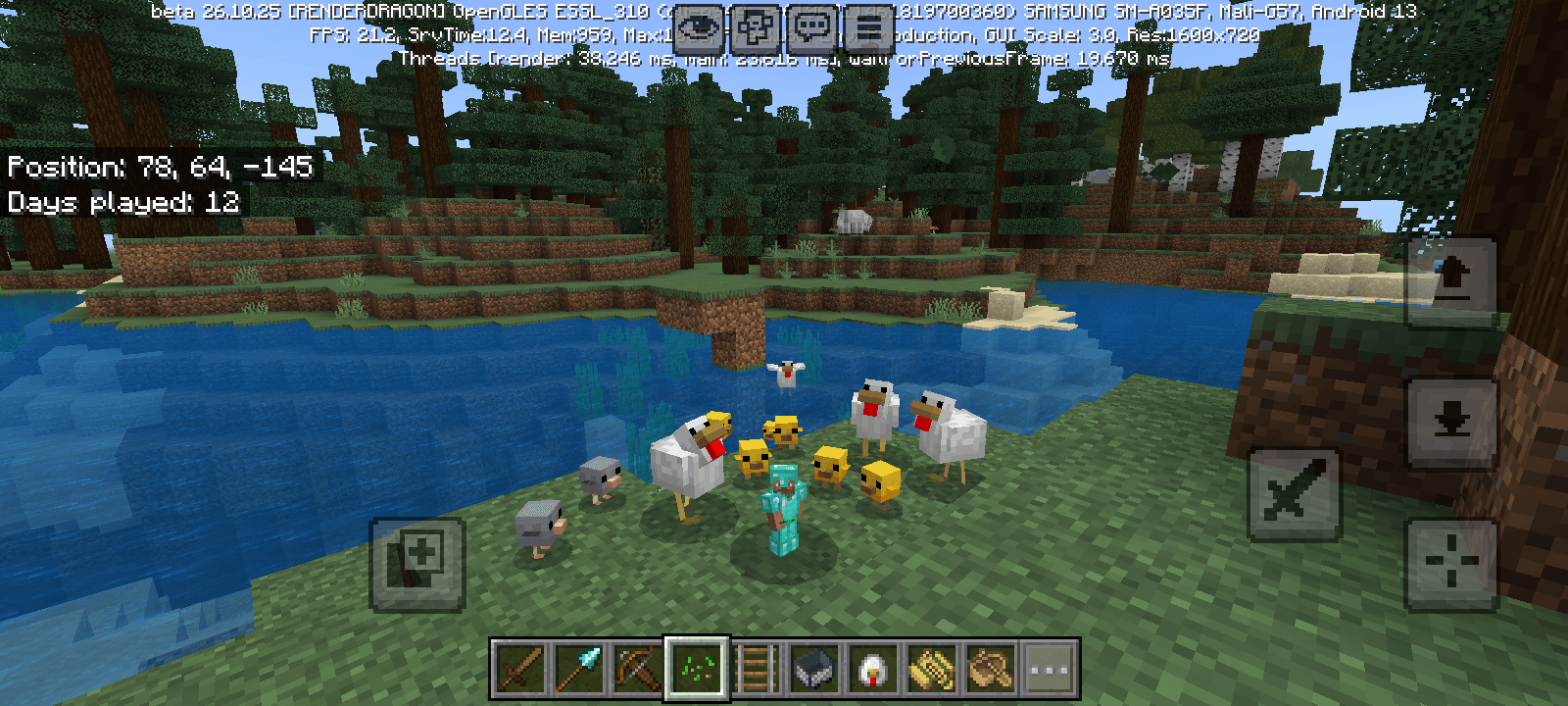Viewport: 1568px width, 706px height.
Task: Tap the ascend up-arrow button
Action: click(x=1451, y=281)
